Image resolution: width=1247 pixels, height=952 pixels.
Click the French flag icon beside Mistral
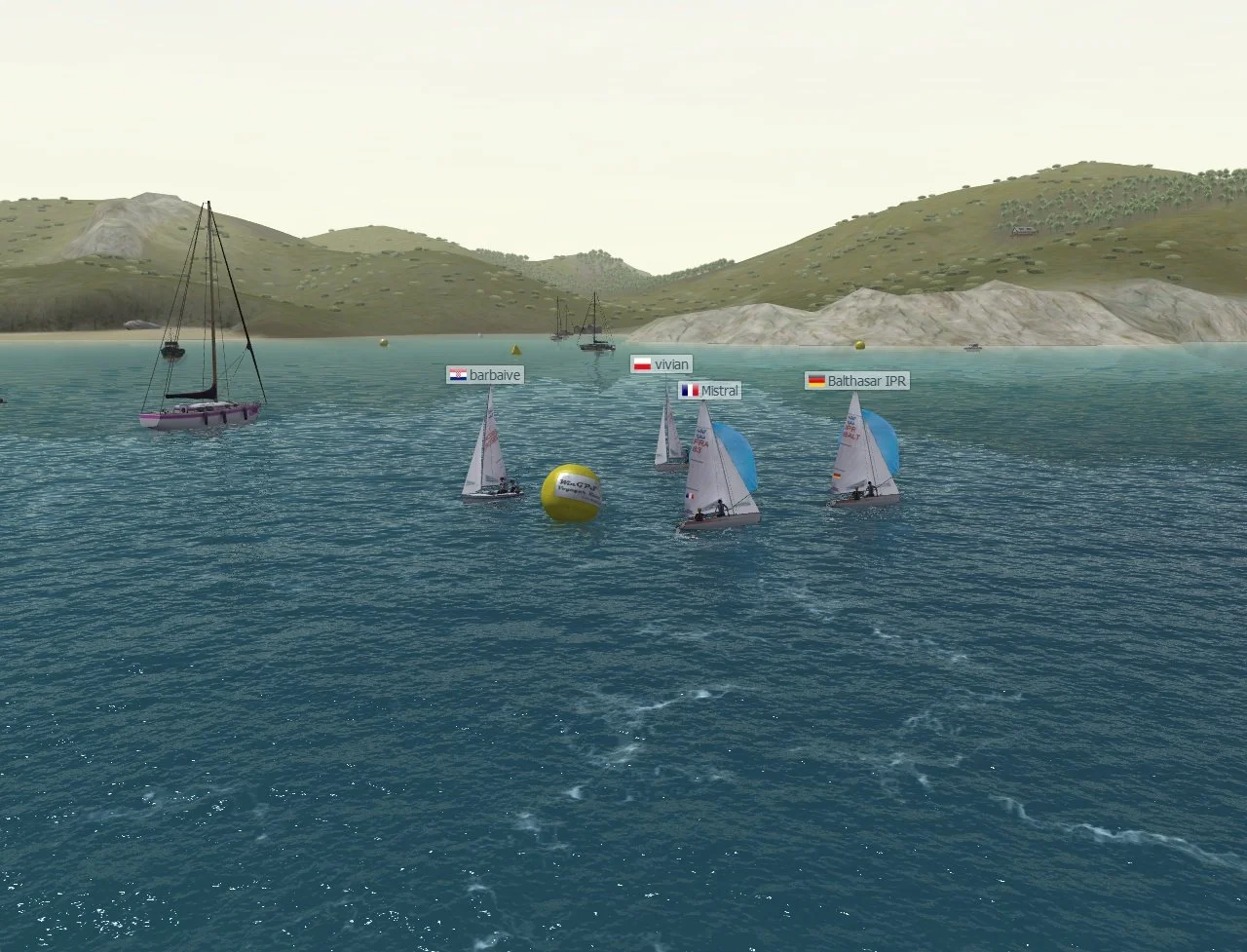(x=690, y=390)
